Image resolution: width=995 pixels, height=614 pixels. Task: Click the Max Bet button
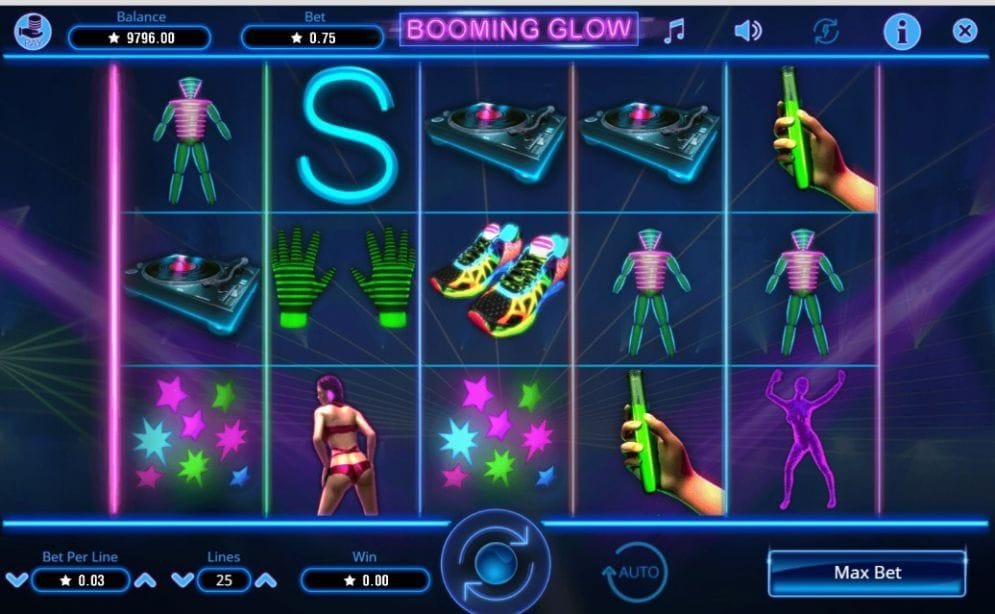(x=867, y=573)
